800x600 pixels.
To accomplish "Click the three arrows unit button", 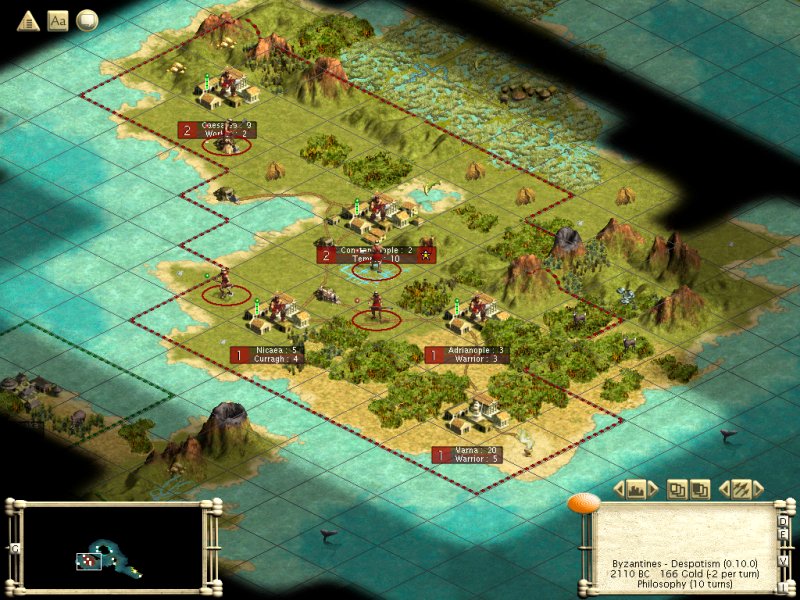I will tap(741, 489).
